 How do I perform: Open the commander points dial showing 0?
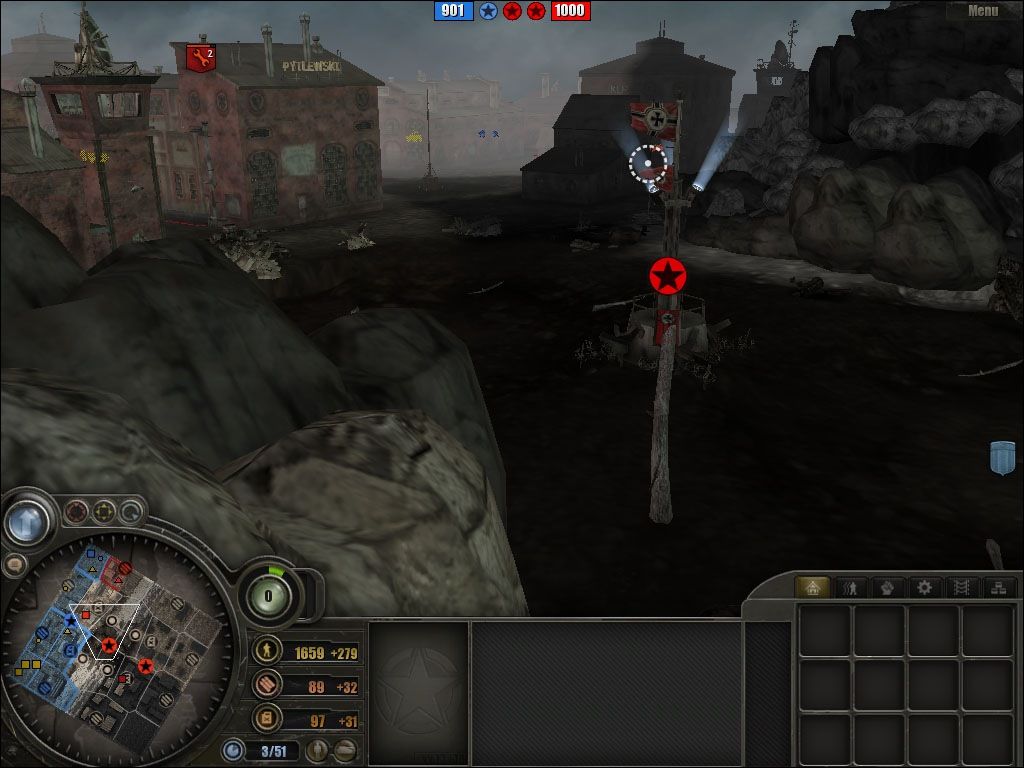pos(269,596)
